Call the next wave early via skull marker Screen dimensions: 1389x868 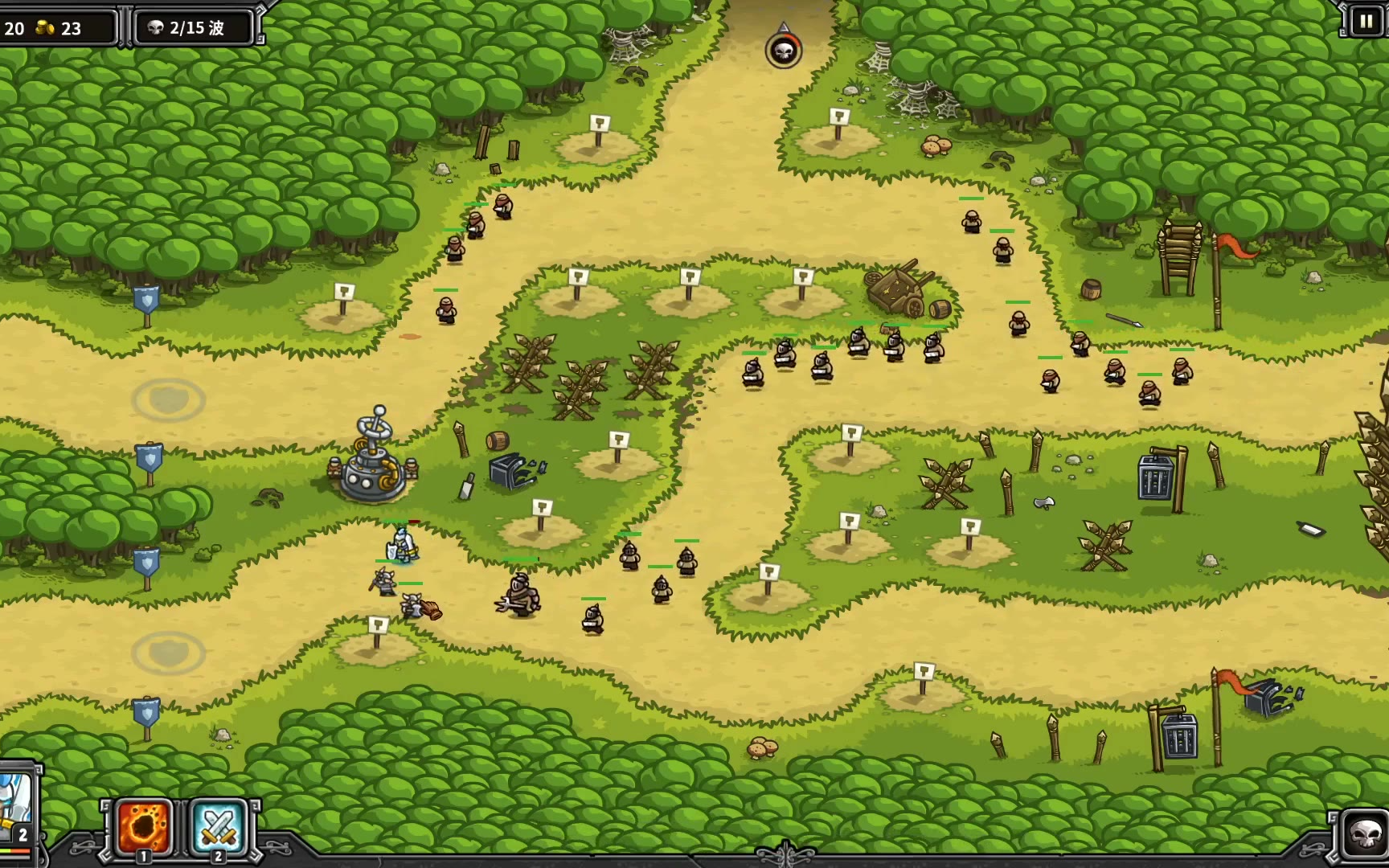tap(783, 51)
